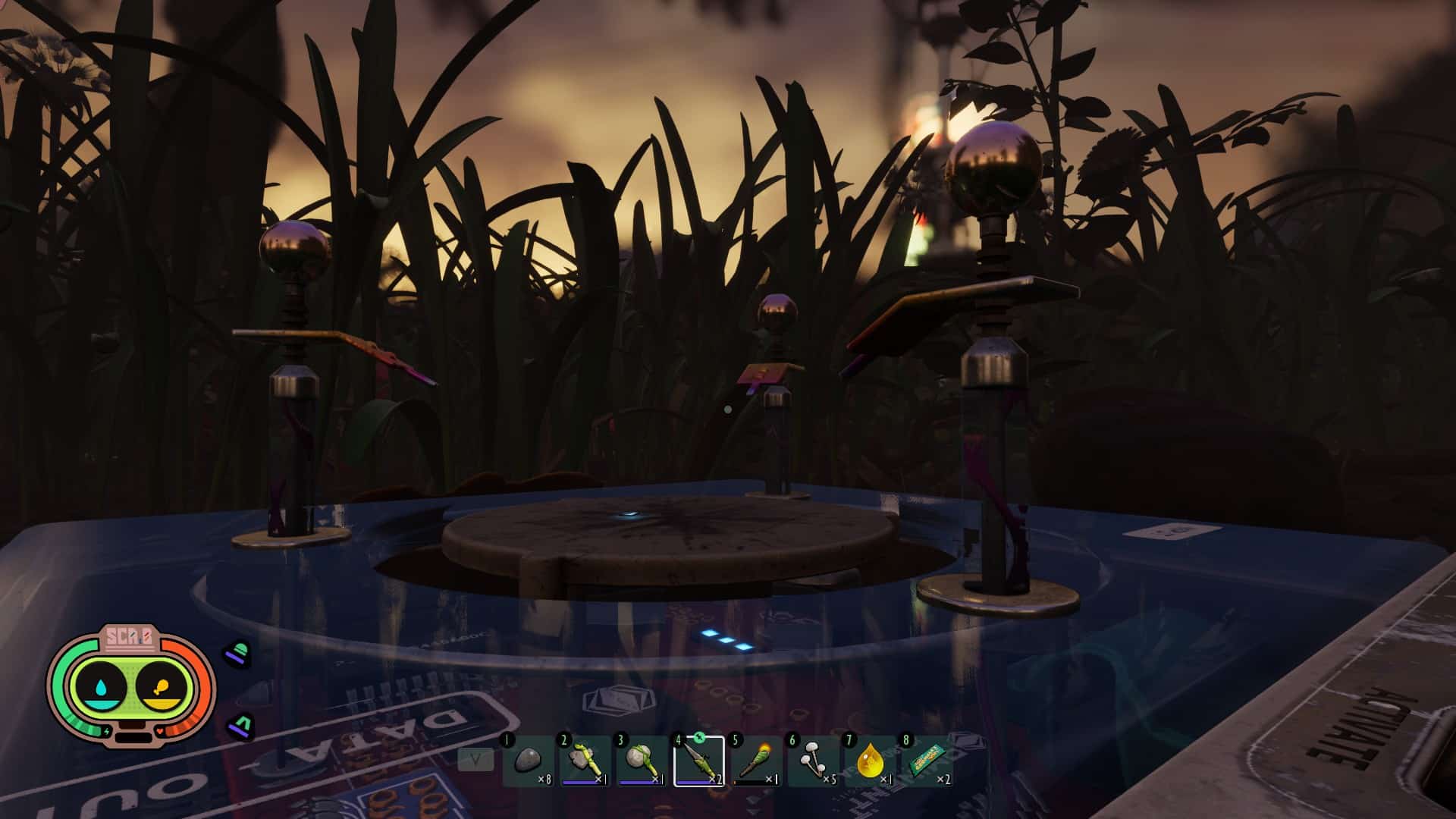Select the Pebblet in hotbar slot 1

click(x=527, y=759)
